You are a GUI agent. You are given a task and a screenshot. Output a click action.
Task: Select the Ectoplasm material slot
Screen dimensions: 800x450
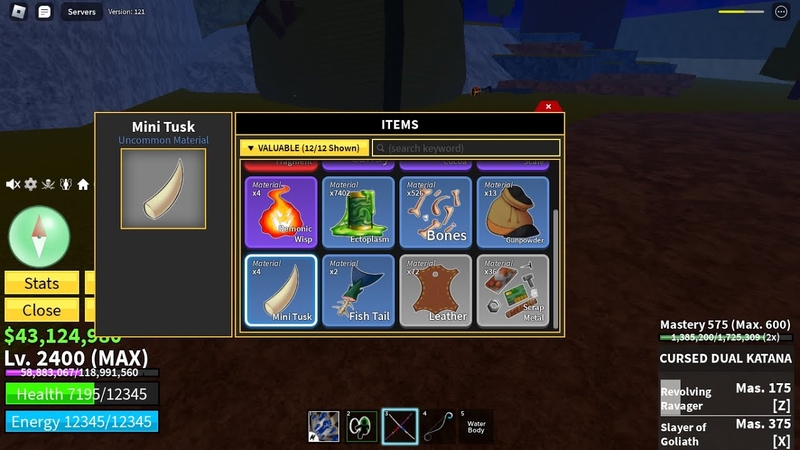358,212
